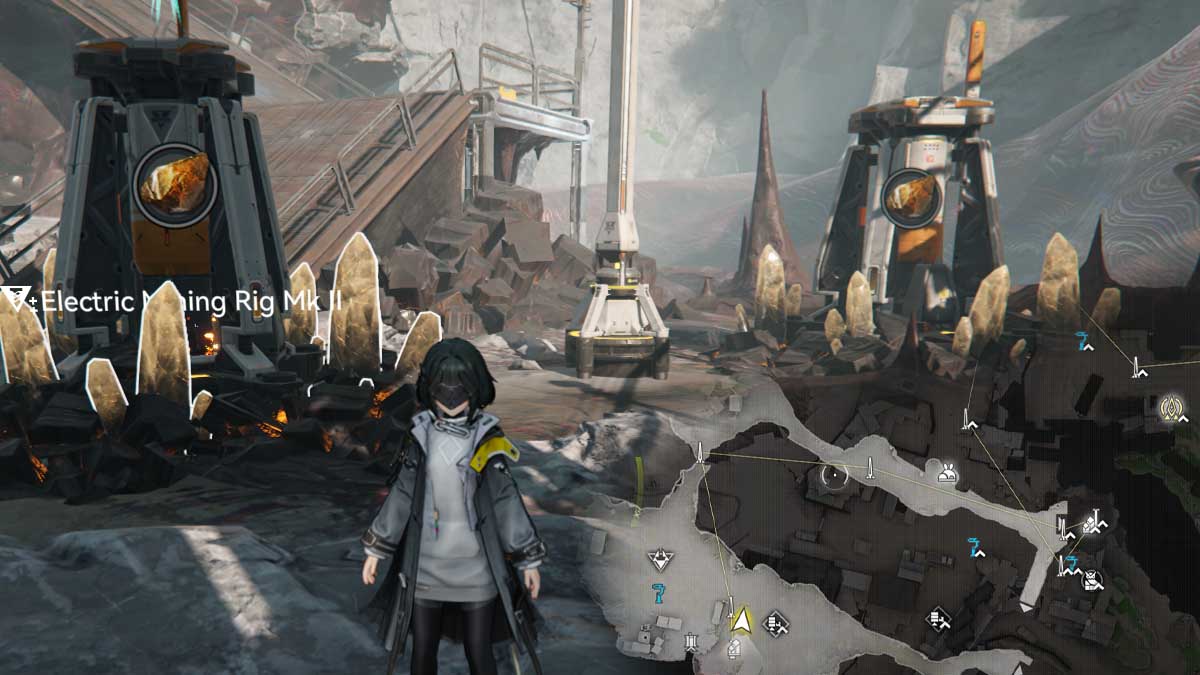Screen dimensions: 1200x675
Task: Click the yellow player arrow on the map
Action: 741,621
